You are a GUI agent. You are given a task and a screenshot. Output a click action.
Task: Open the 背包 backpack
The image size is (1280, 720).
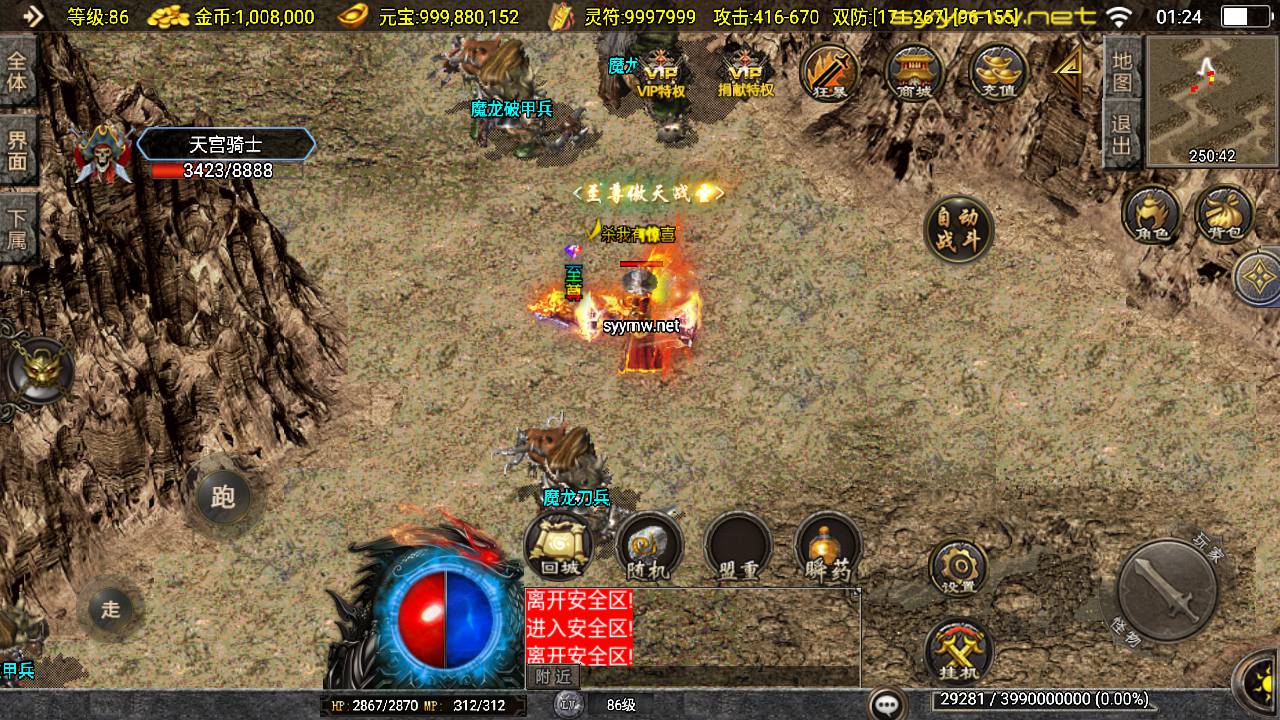tap(1223, 214)
